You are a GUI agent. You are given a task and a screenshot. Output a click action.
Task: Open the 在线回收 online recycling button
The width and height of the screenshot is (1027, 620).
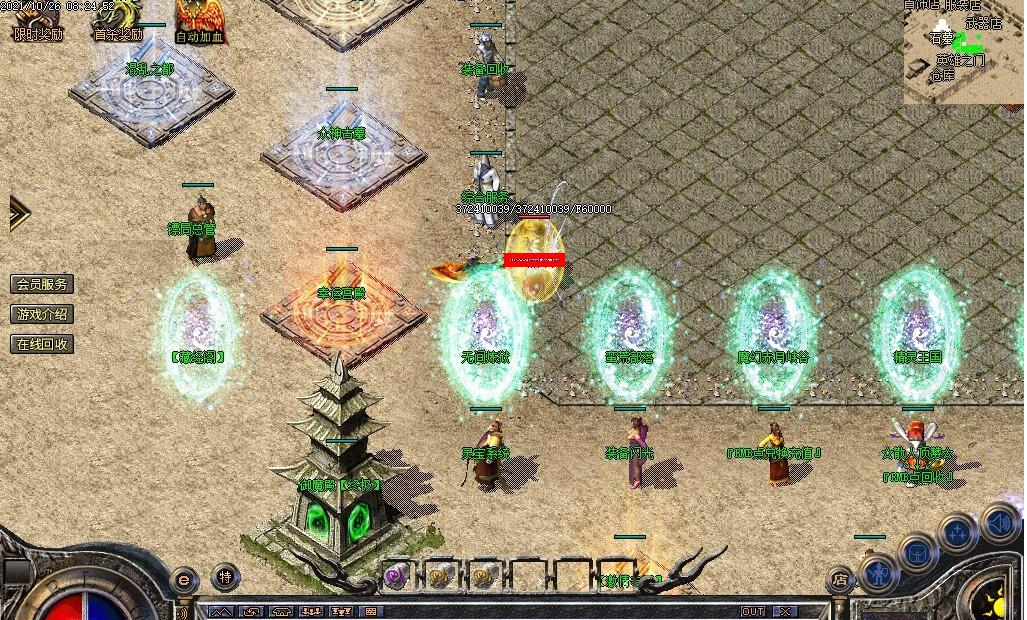42,344
